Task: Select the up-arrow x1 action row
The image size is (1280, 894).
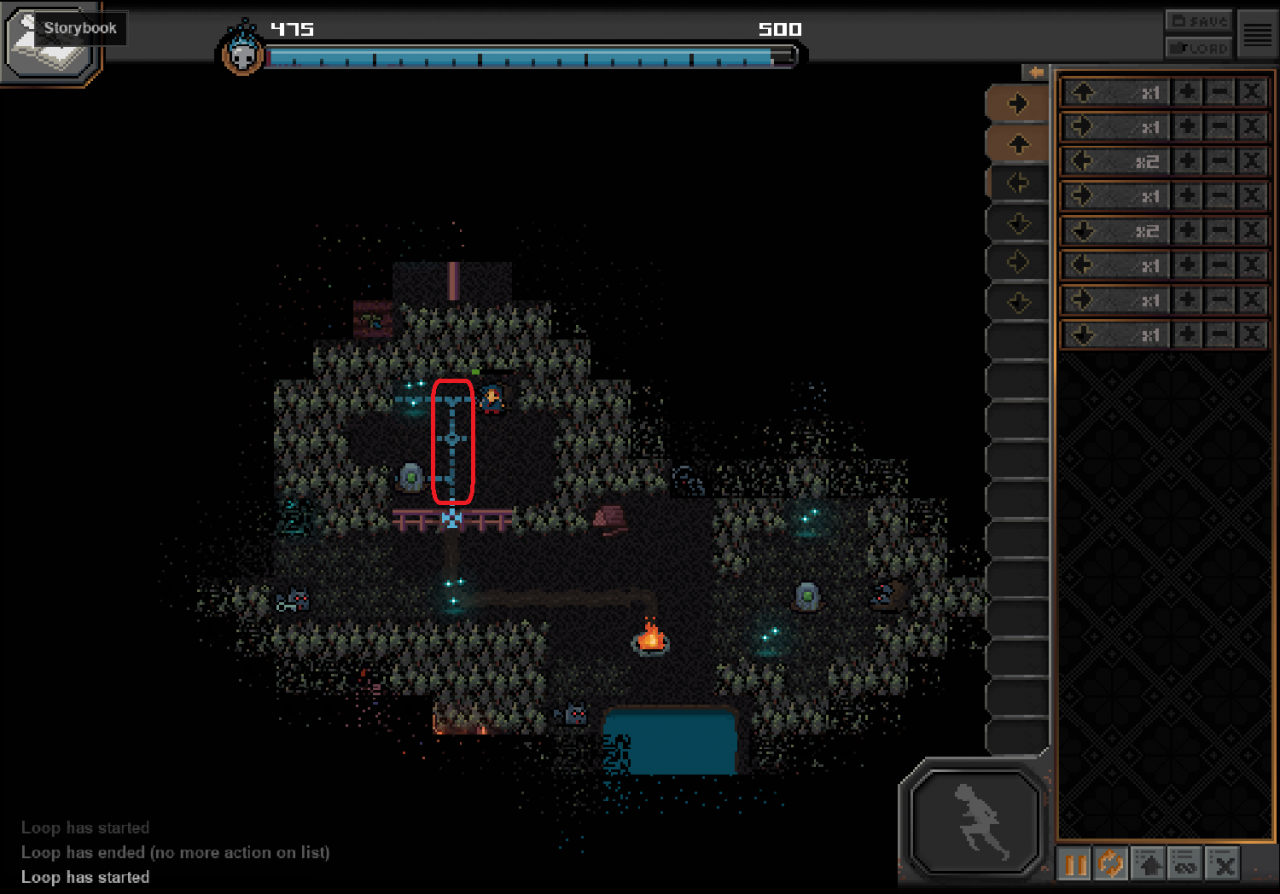Action: (1113, 93)
